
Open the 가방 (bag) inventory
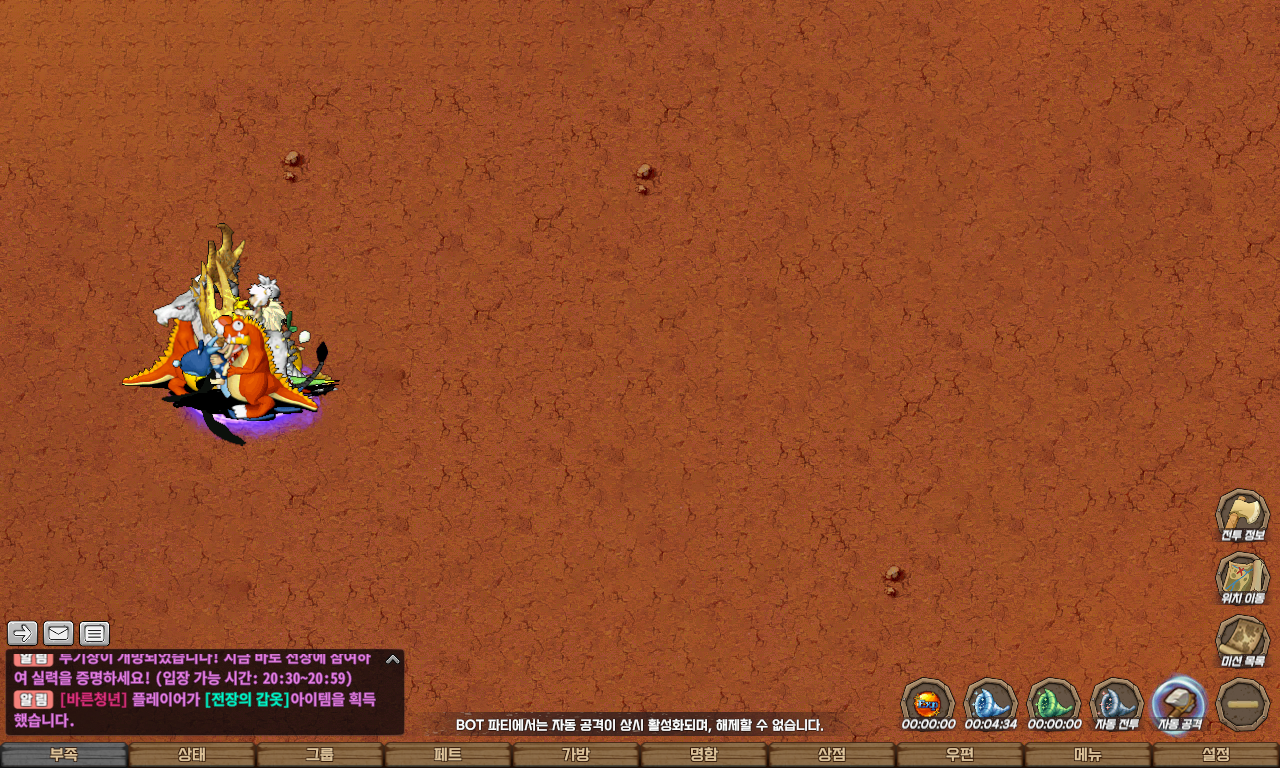[x=576, y=755]
